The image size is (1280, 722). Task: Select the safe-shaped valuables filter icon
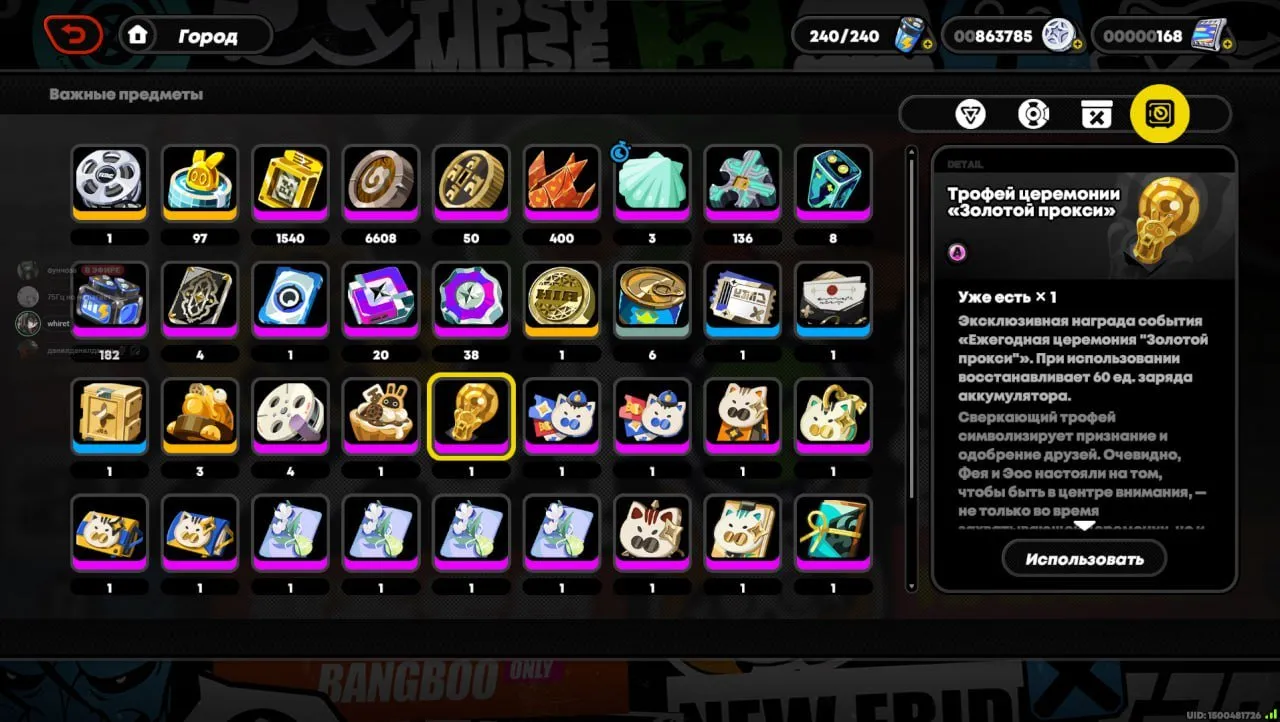1161,113
